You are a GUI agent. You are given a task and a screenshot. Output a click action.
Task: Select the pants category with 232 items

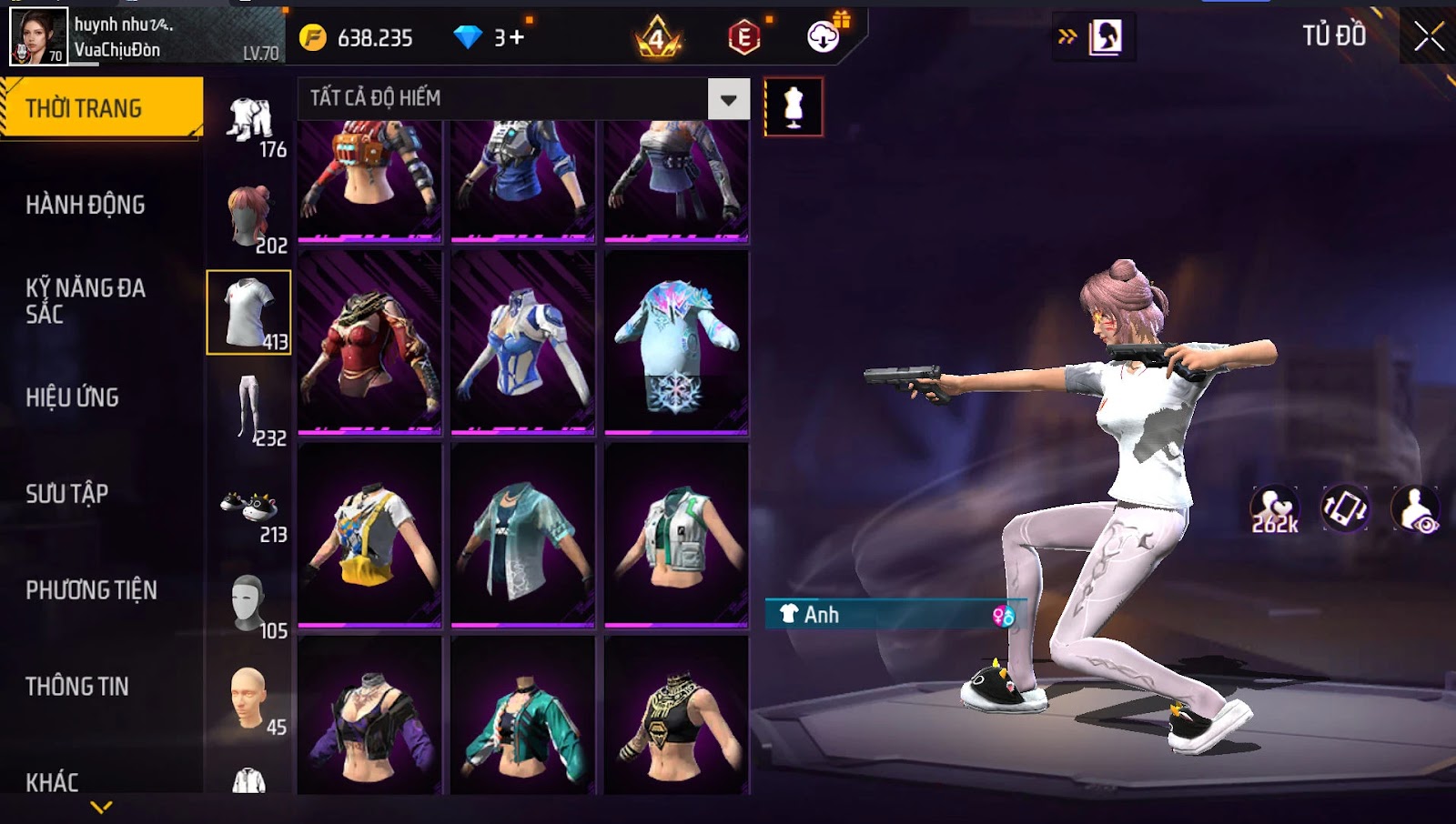(x=250, y=409)
